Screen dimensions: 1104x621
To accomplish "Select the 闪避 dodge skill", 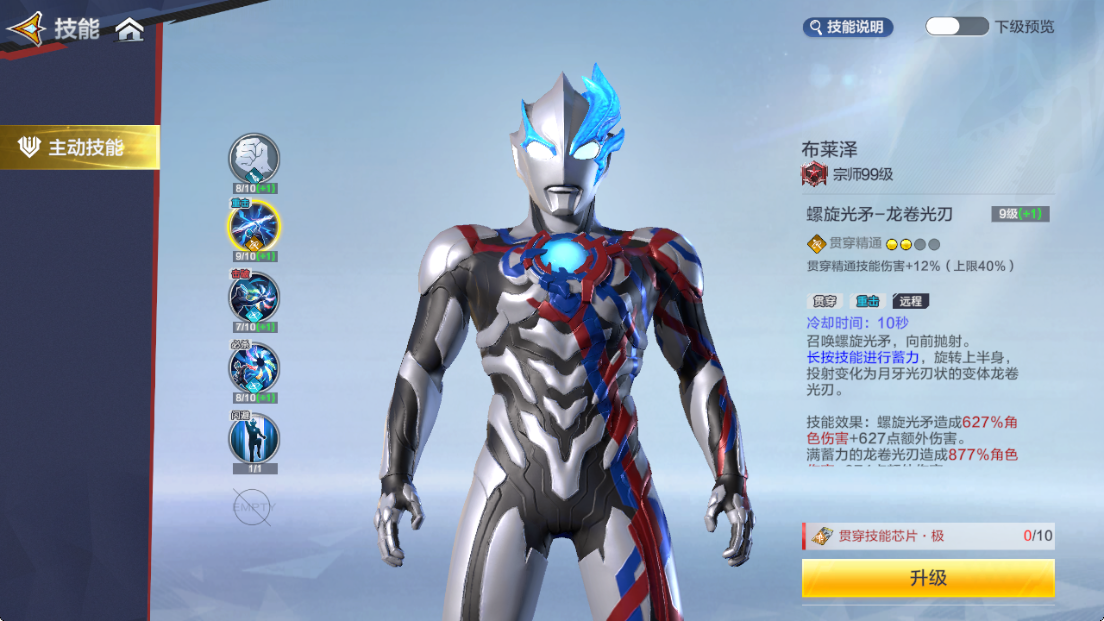I will click(254, 438).
